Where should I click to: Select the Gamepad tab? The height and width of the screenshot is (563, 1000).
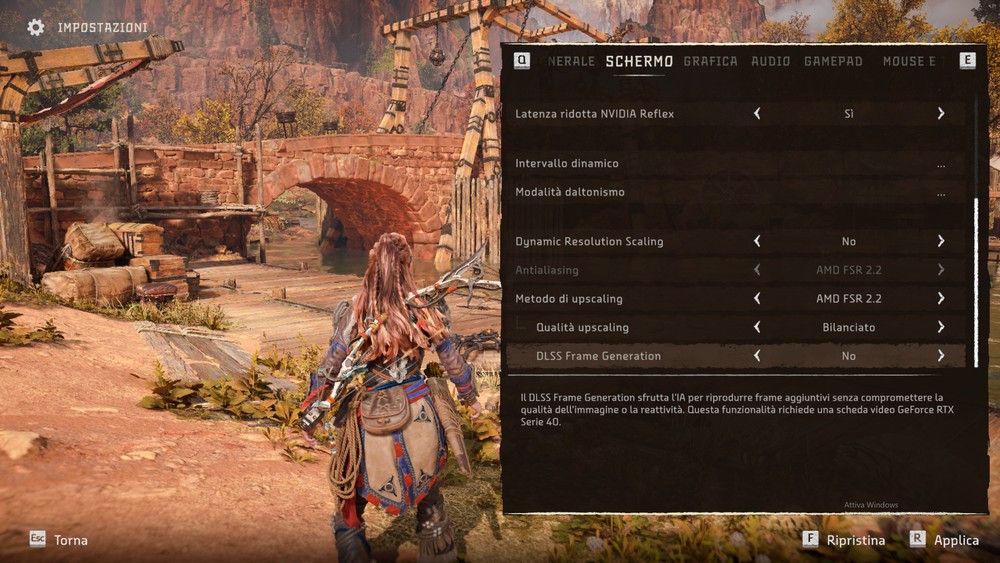pos(833,61)
